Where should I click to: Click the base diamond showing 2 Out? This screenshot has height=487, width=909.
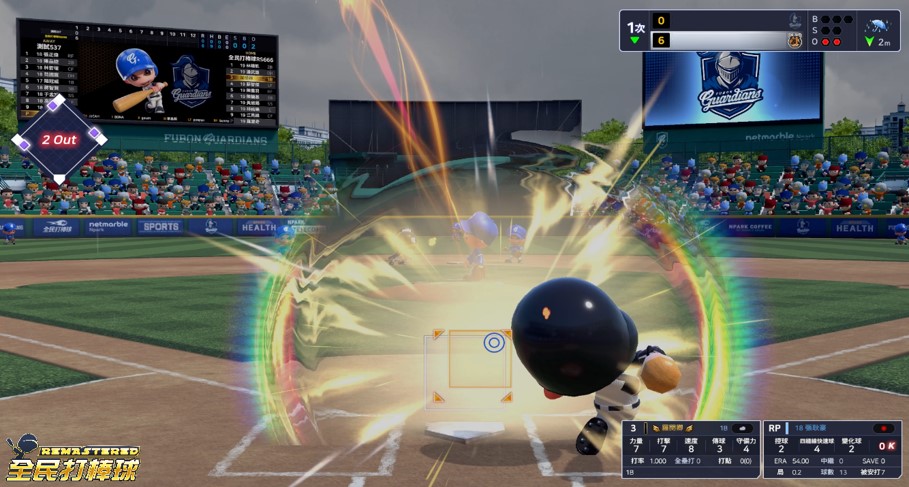point(58,138)
